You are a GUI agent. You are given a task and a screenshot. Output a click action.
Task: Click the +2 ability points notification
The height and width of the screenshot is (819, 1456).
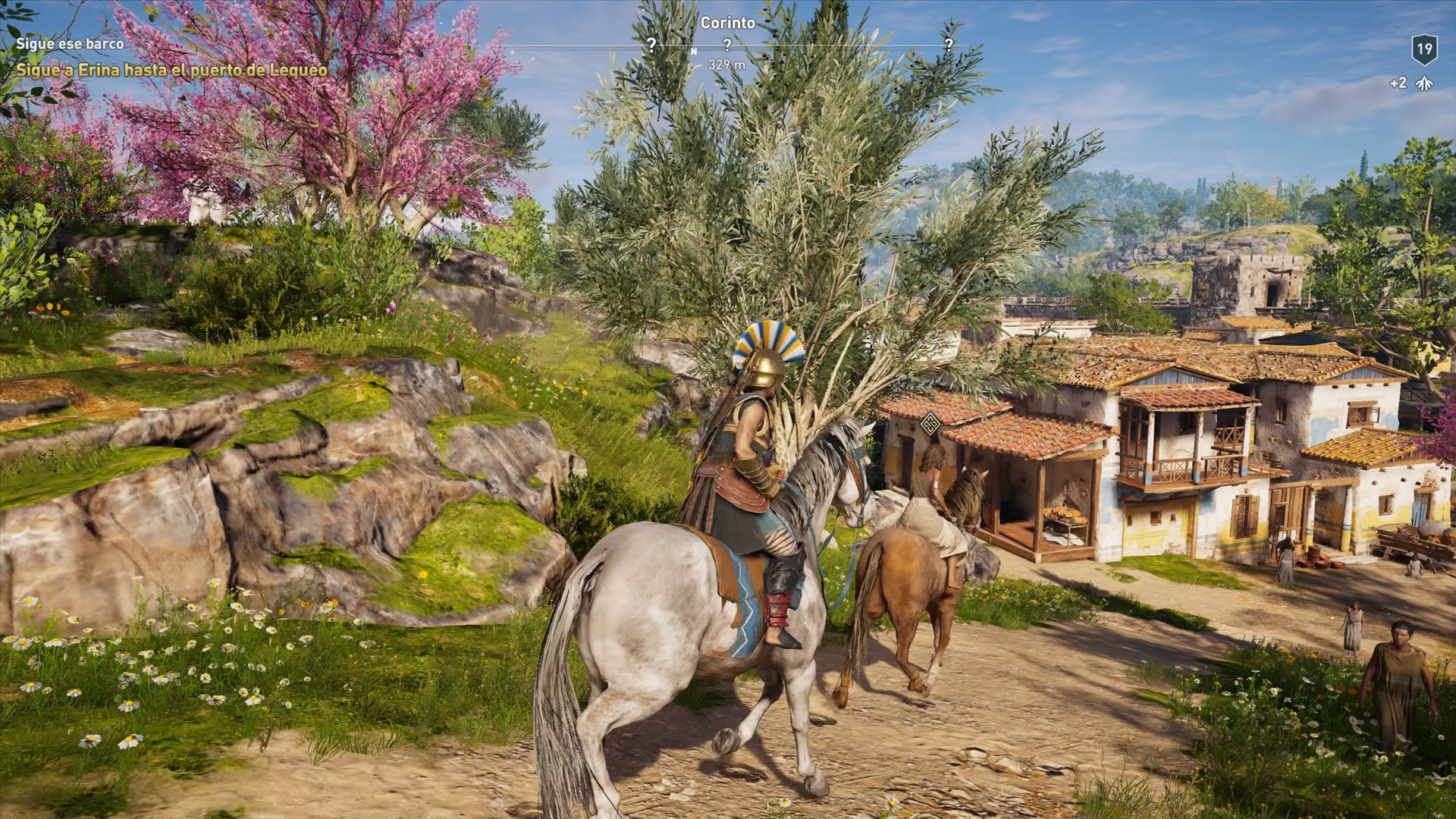(x=1398, y=83)
